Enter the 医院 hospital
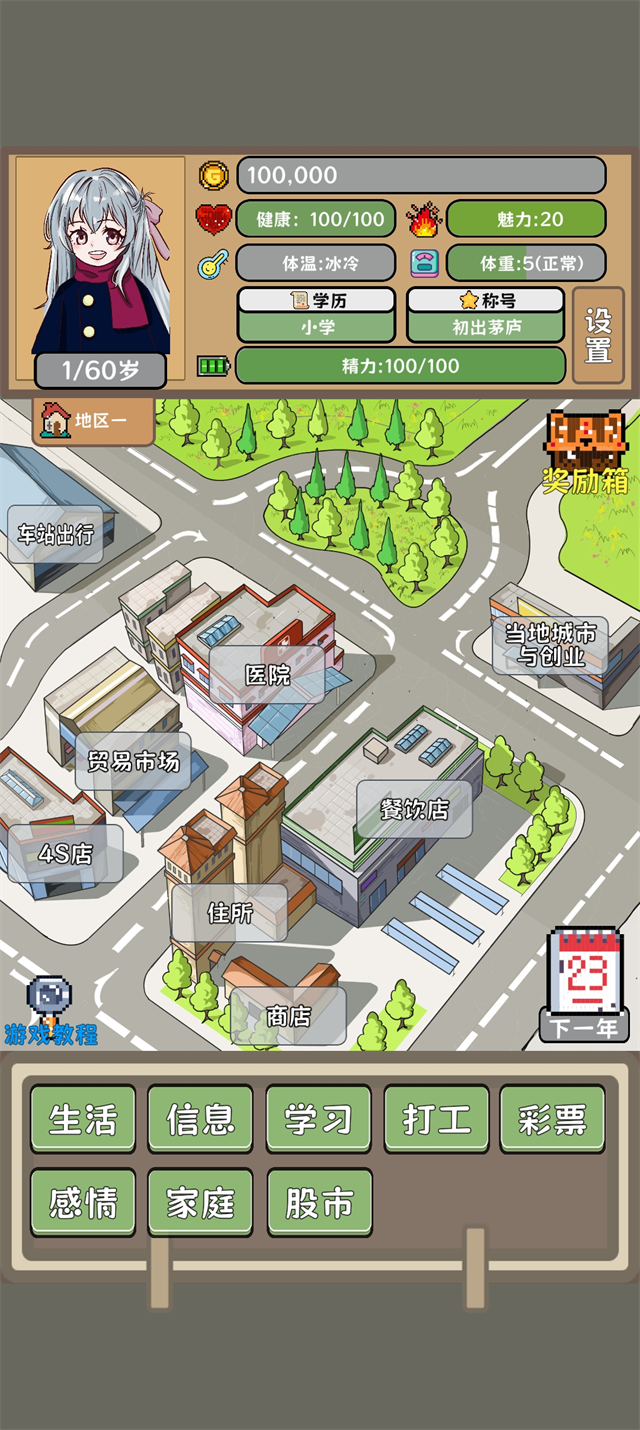This screenshot has height=1430, width=640. [267, 674]
